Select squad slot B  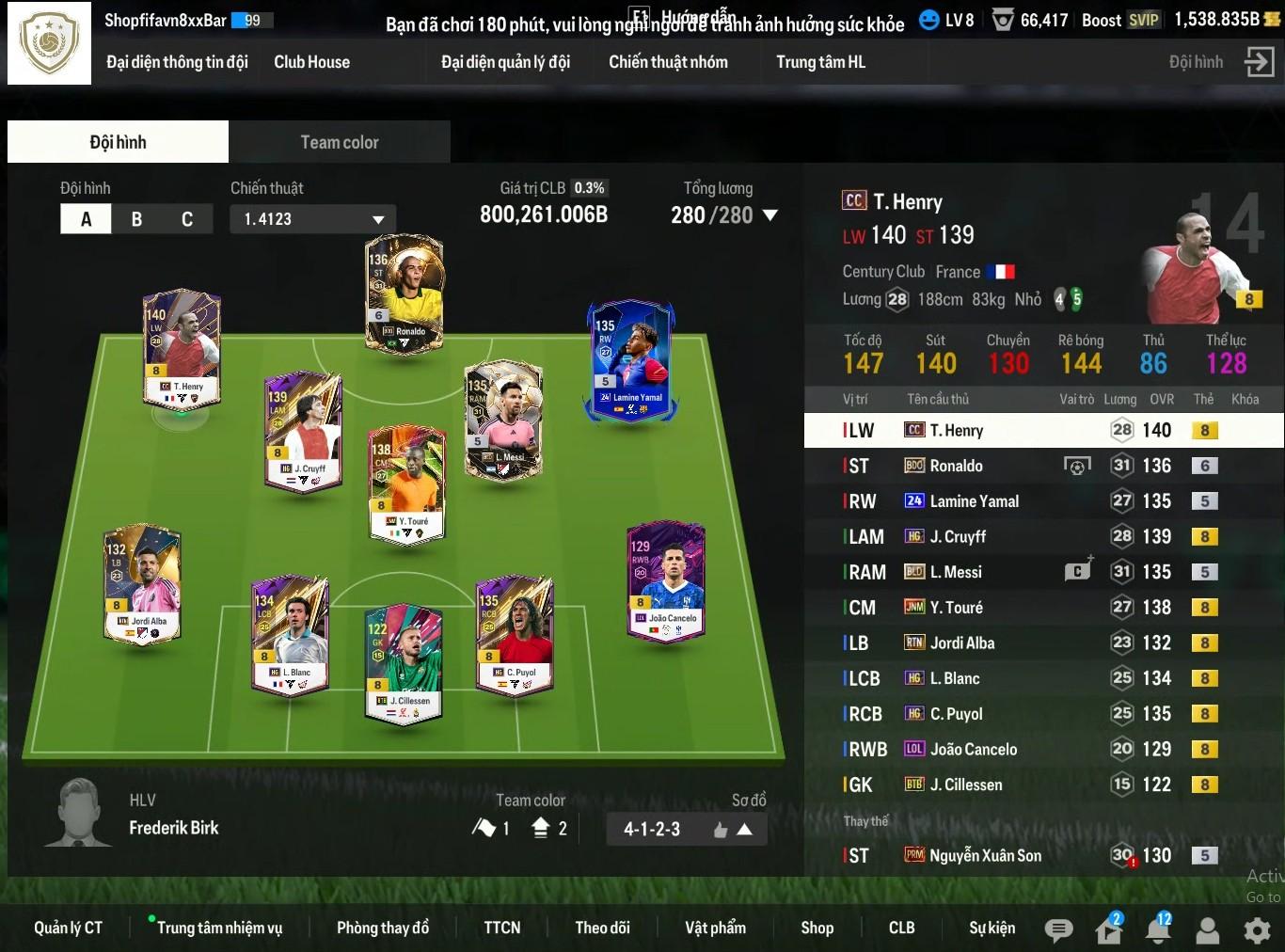click(136, 219)
